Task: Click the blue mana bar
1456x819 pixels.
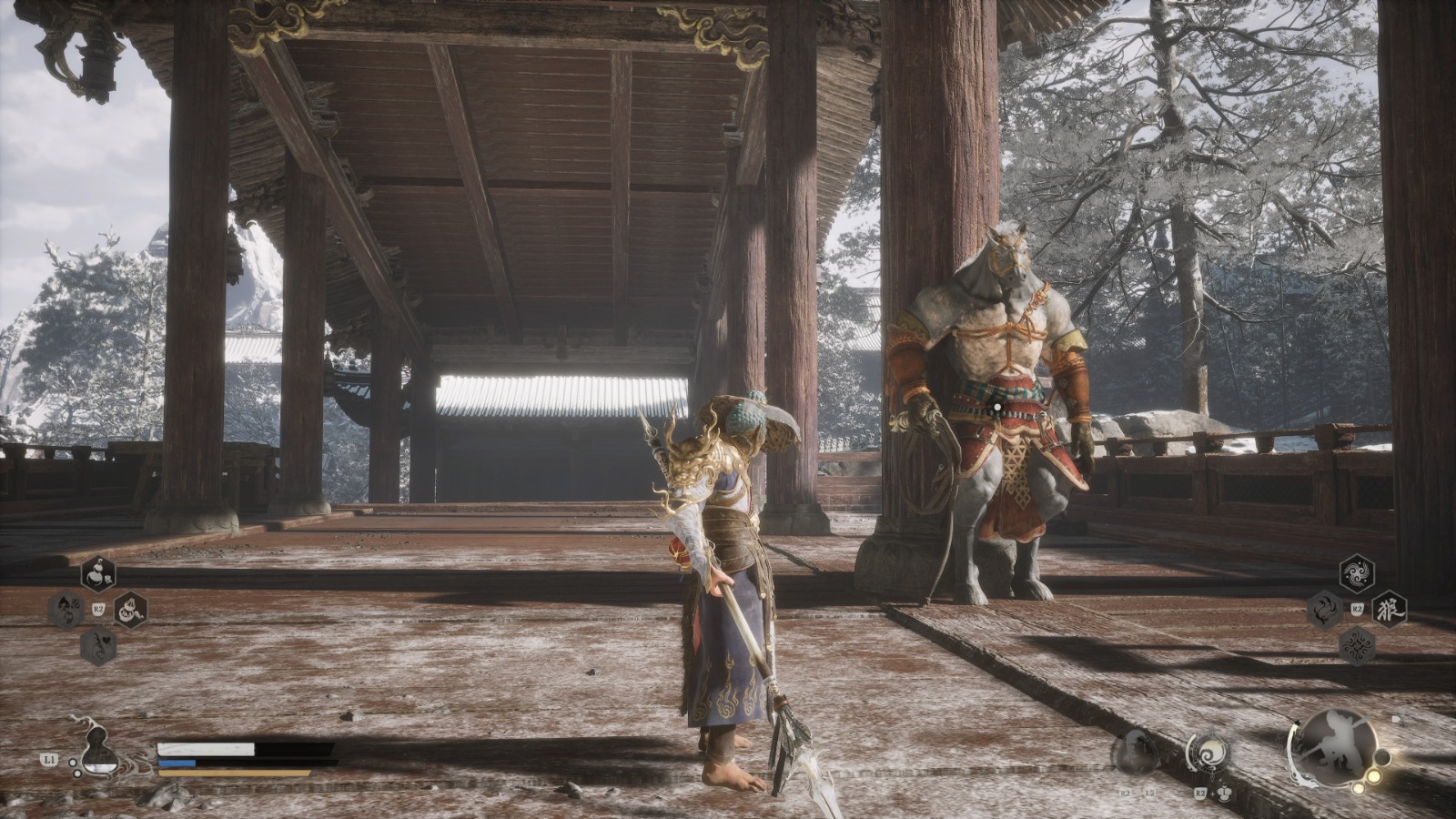Action: 177,763
